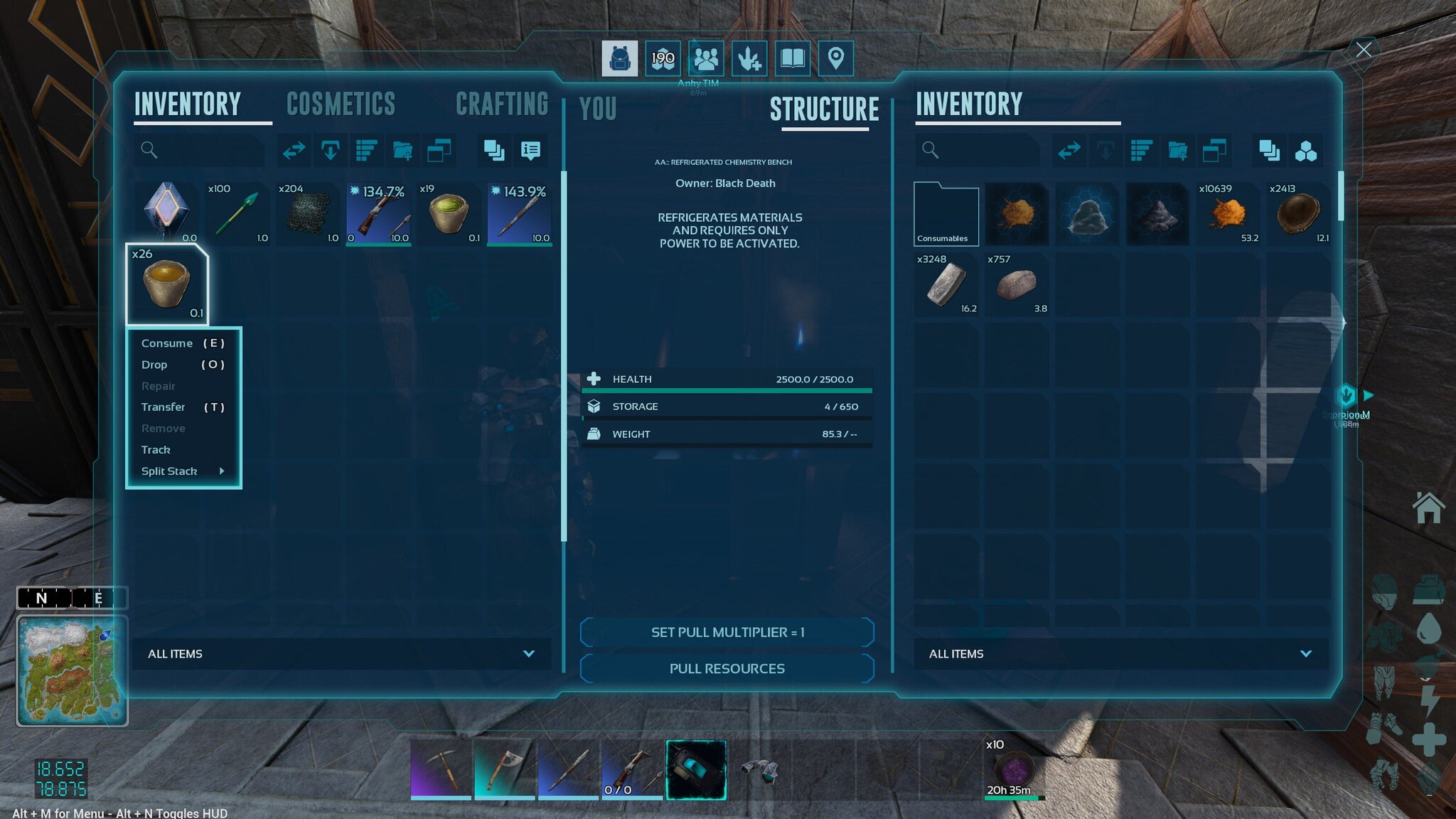This screenshot has width=1456, height=819.
Task: Select the x100 green arrow stack
Action: pyautogui.click(x=237, y=214)
